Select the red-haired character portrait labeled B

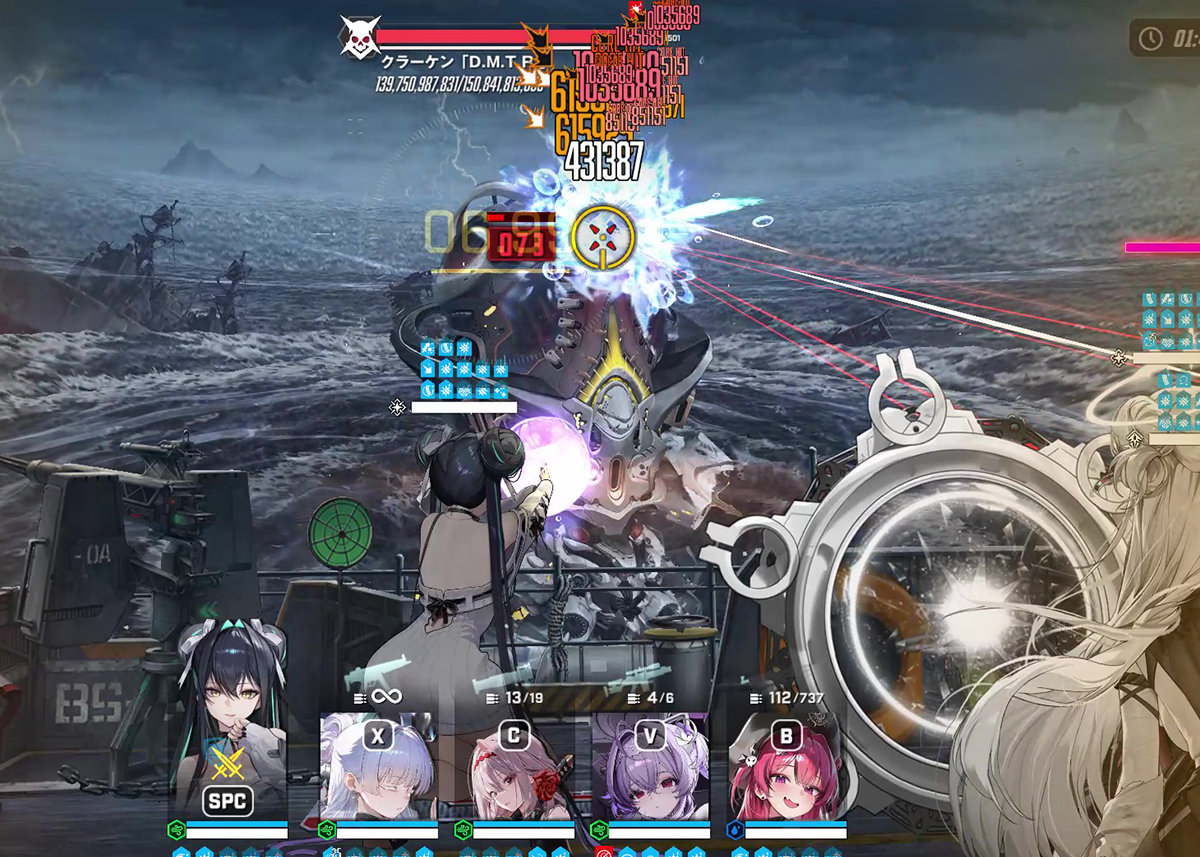[786, 767]
